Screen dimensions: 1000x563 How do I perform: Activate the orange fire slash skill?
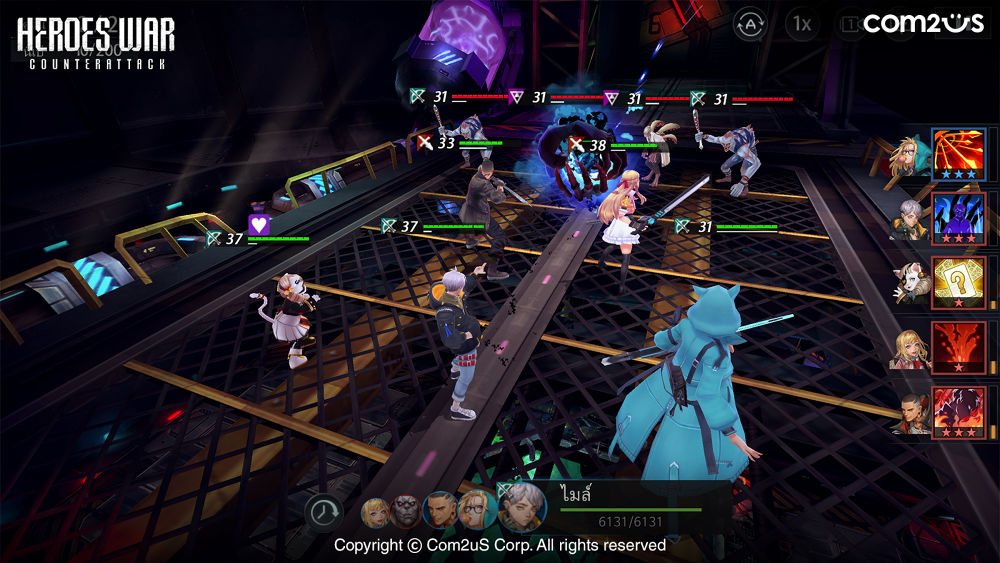tap(959, 154)
